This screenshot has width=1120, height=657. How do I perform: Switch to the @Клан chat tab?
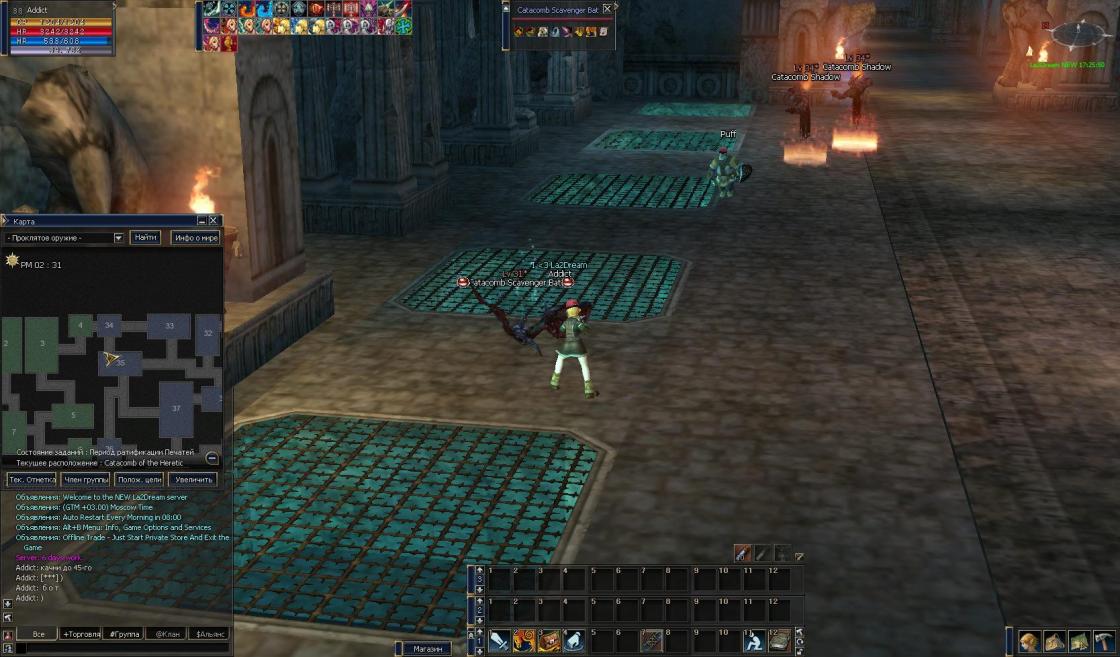point(167,634)
